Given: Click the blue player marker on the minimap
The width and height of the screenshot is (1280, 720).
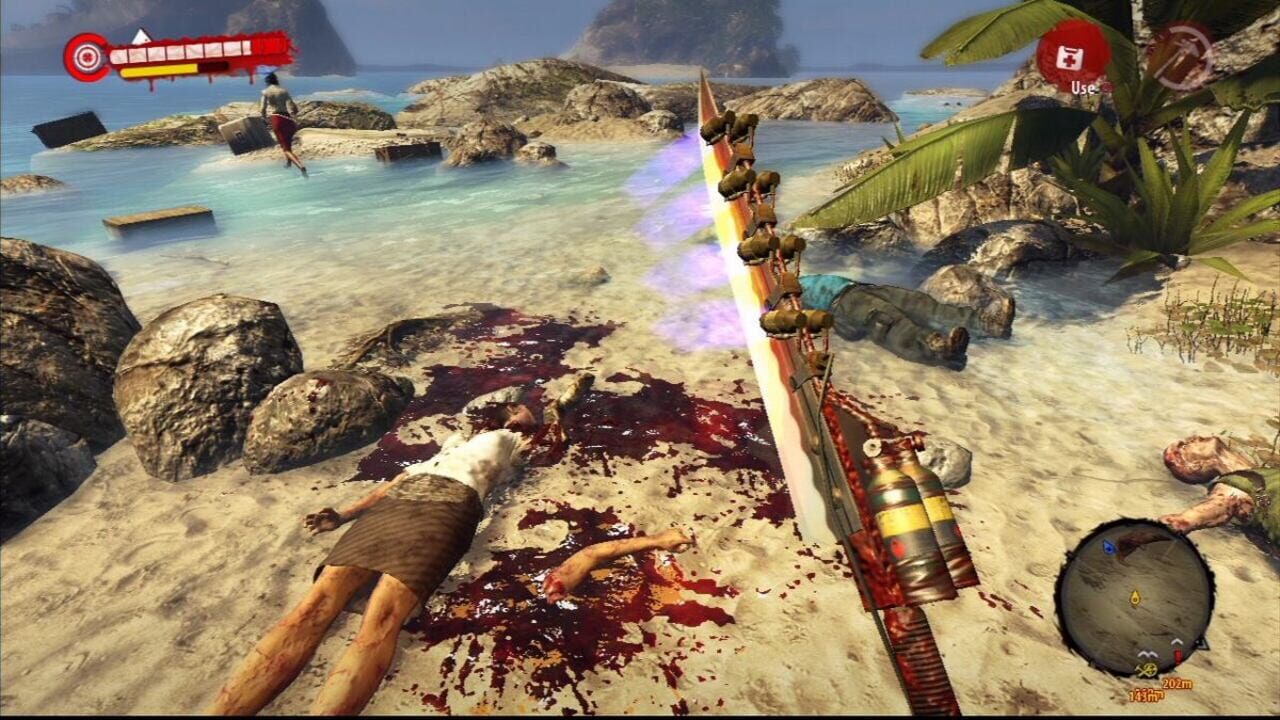Looking at the screenshot, I should [1109, 547].
